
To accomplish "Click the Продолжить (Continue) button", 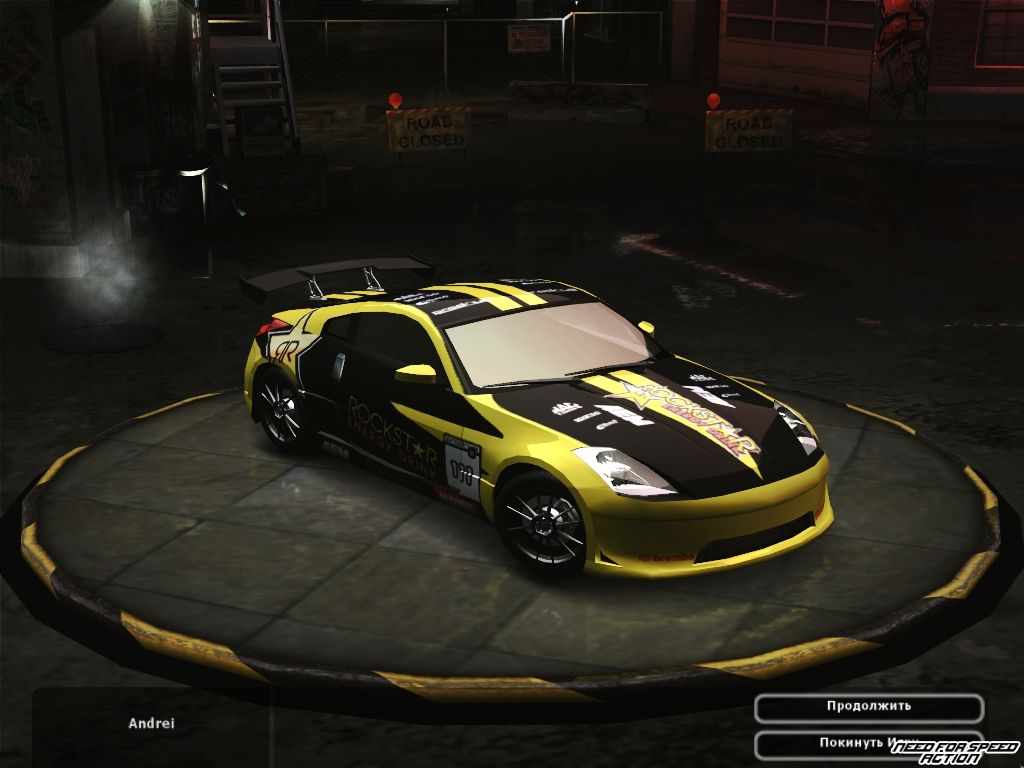I will point(868,707).
